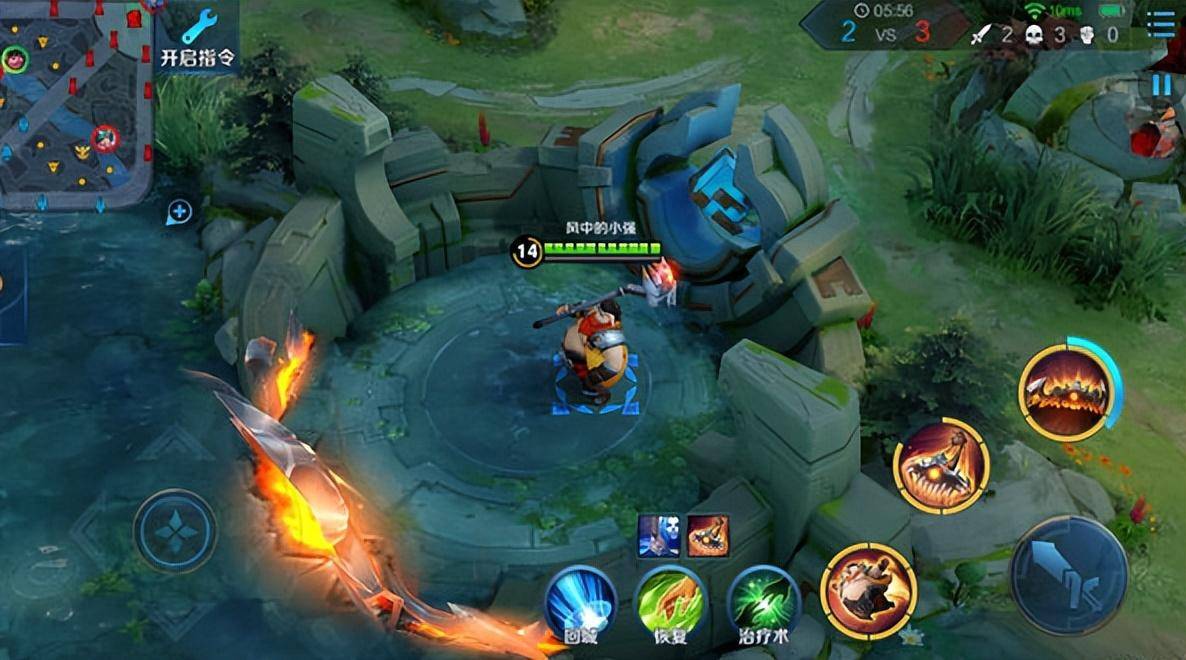Select the small orange flail icon

(708, 536)
